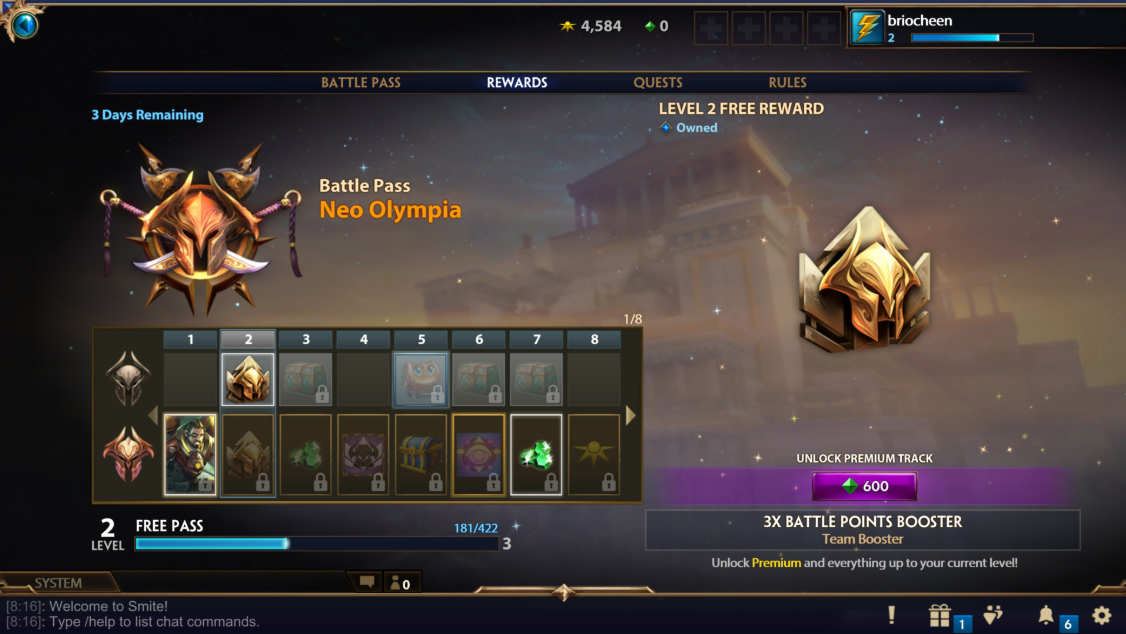Open the gift box menu
This screenshot has width=1126, height=634.
(x=940, y=616)
